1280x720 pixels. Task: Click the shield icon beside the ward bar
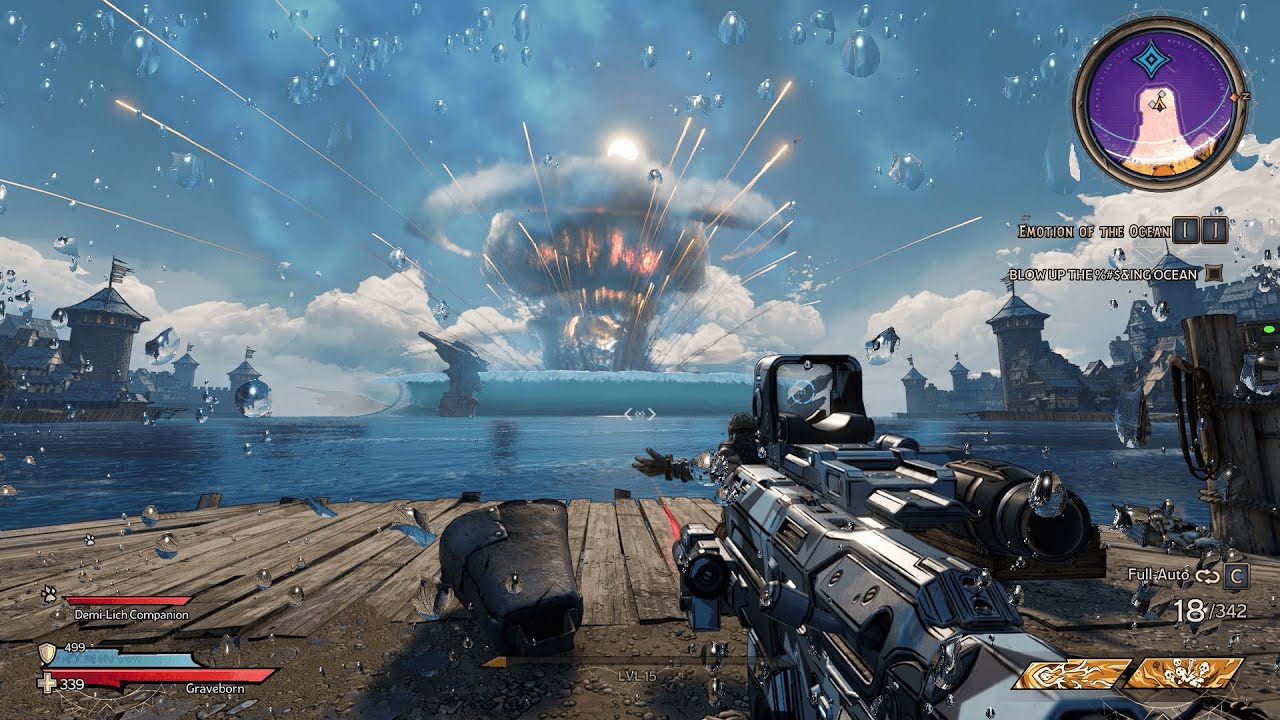coord(46,654)
